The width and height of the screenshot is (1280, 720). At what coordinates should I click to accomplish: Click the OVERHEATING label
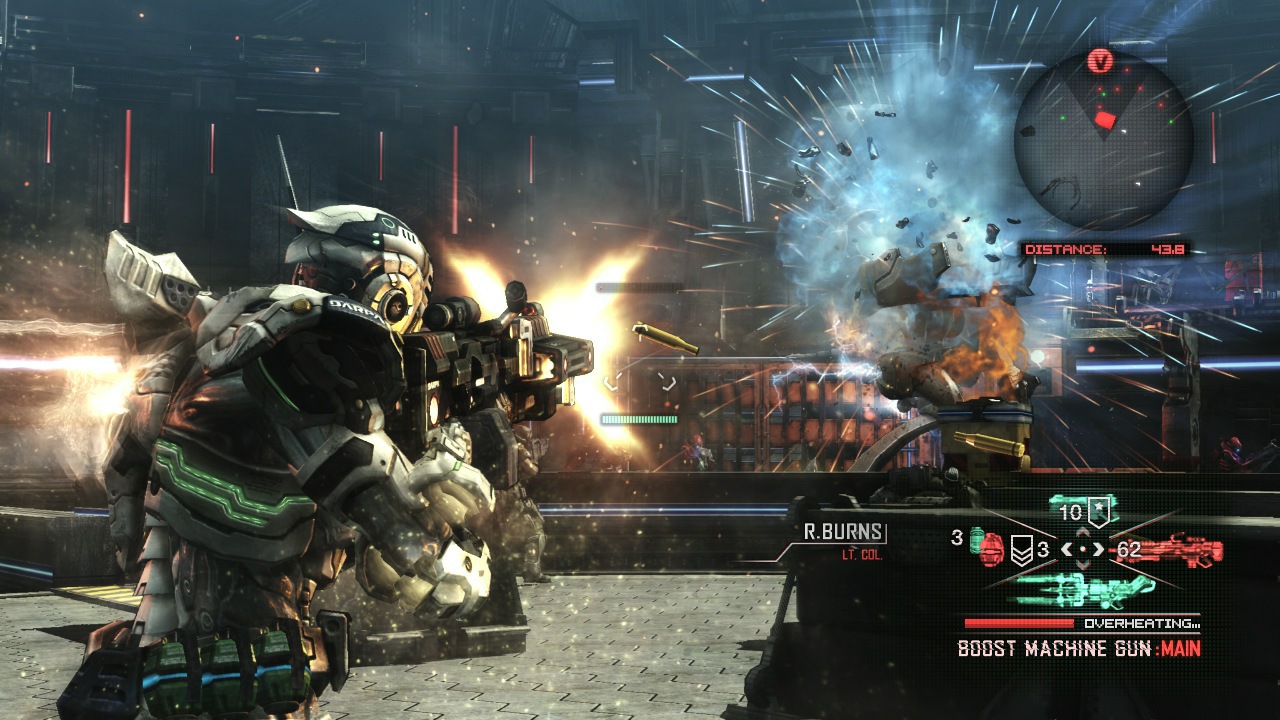(x=1141, y=622)
